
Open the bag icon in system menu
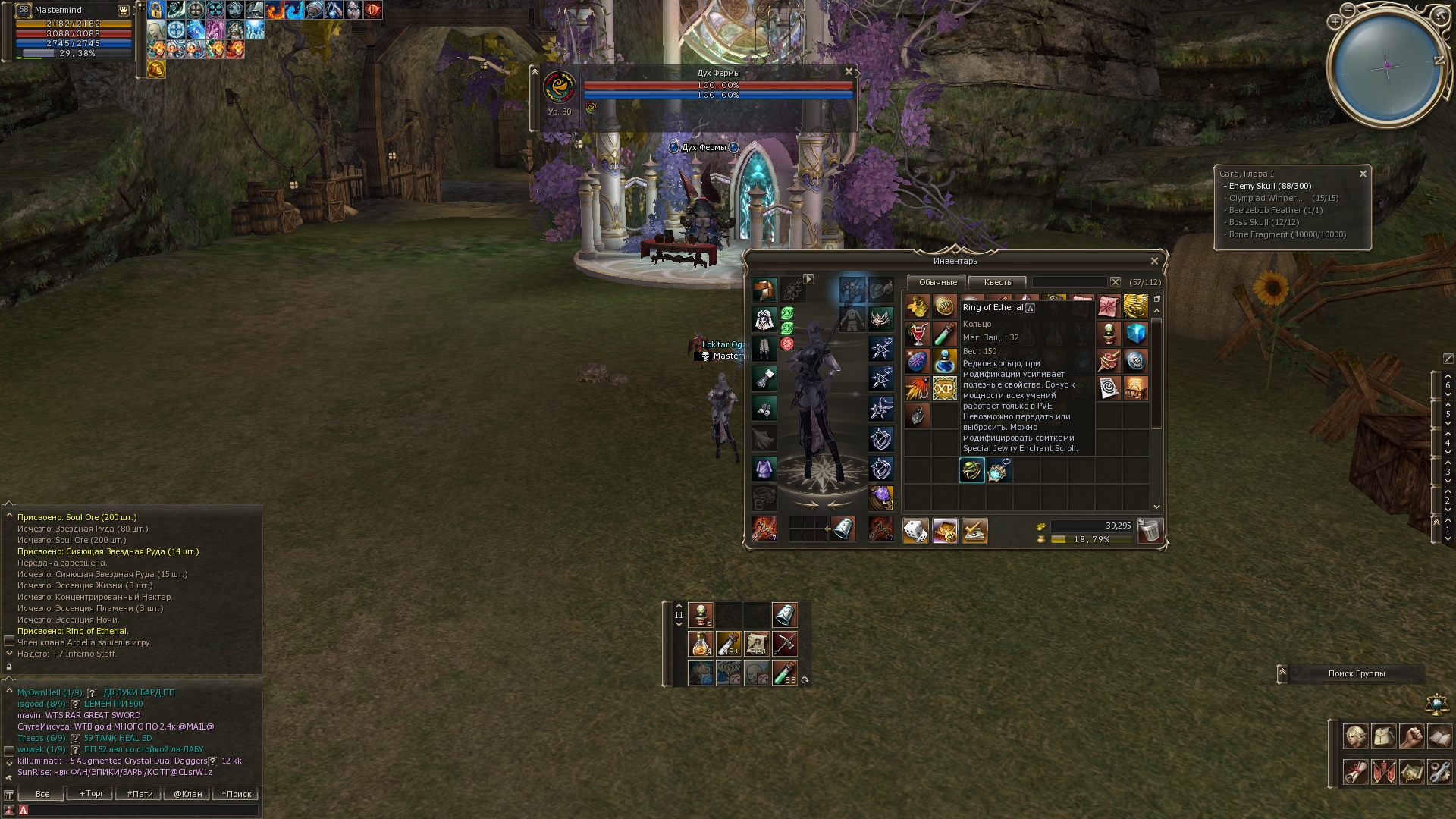(x=1383, y=736)
